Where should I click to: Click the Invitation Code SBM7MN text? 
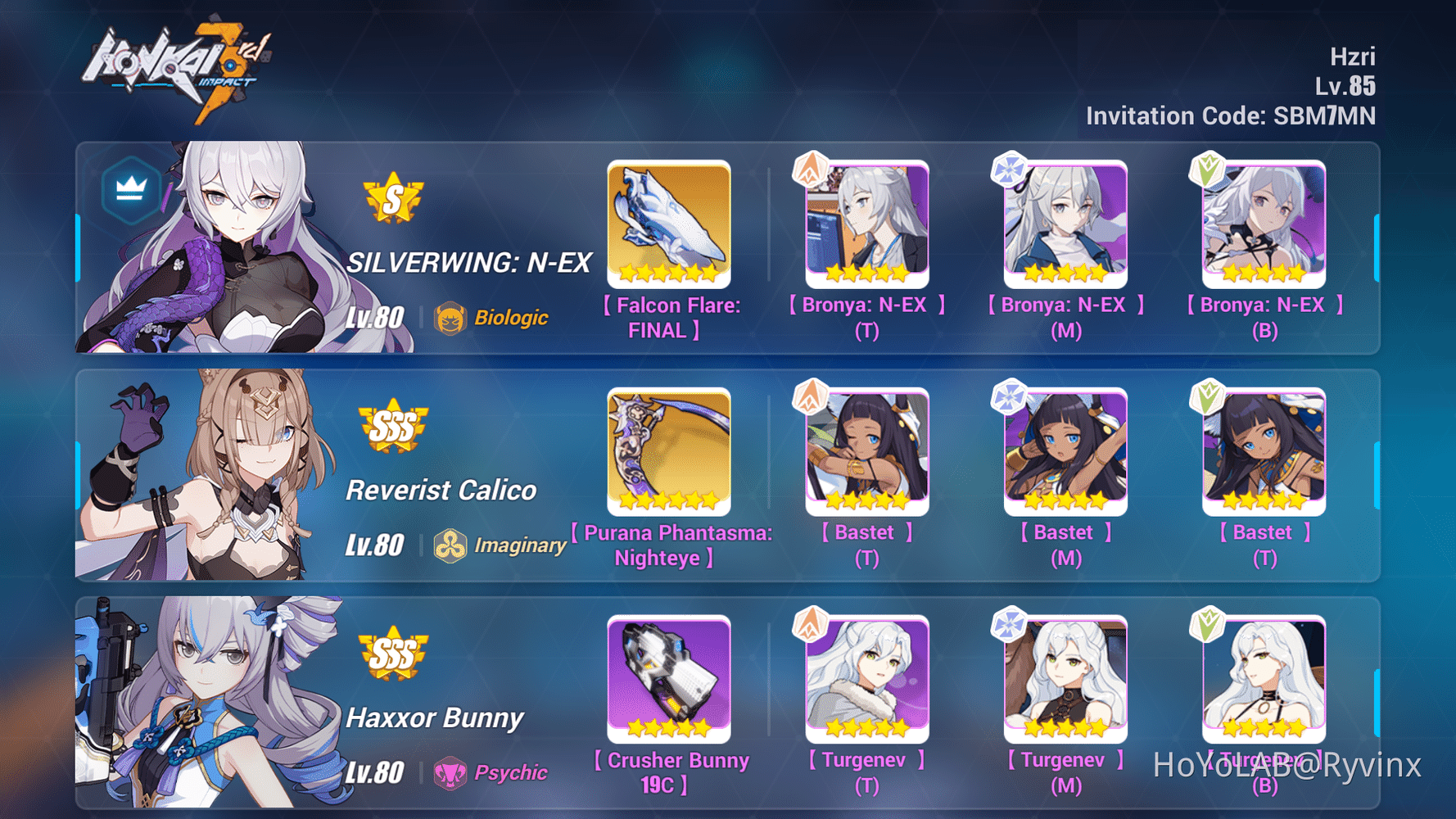coord(1230,115)
